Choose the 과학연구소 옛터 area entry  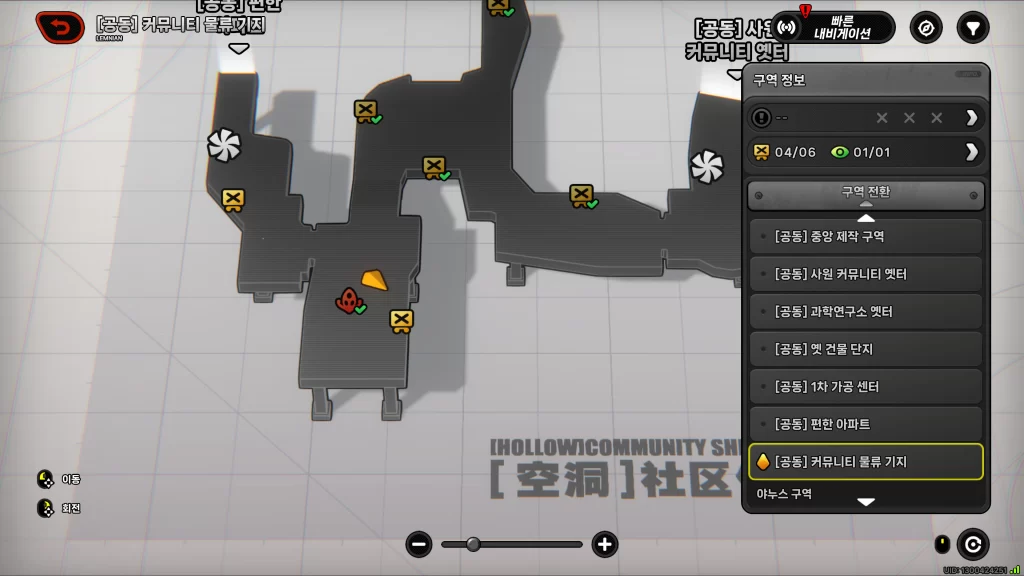pos(866,312)
